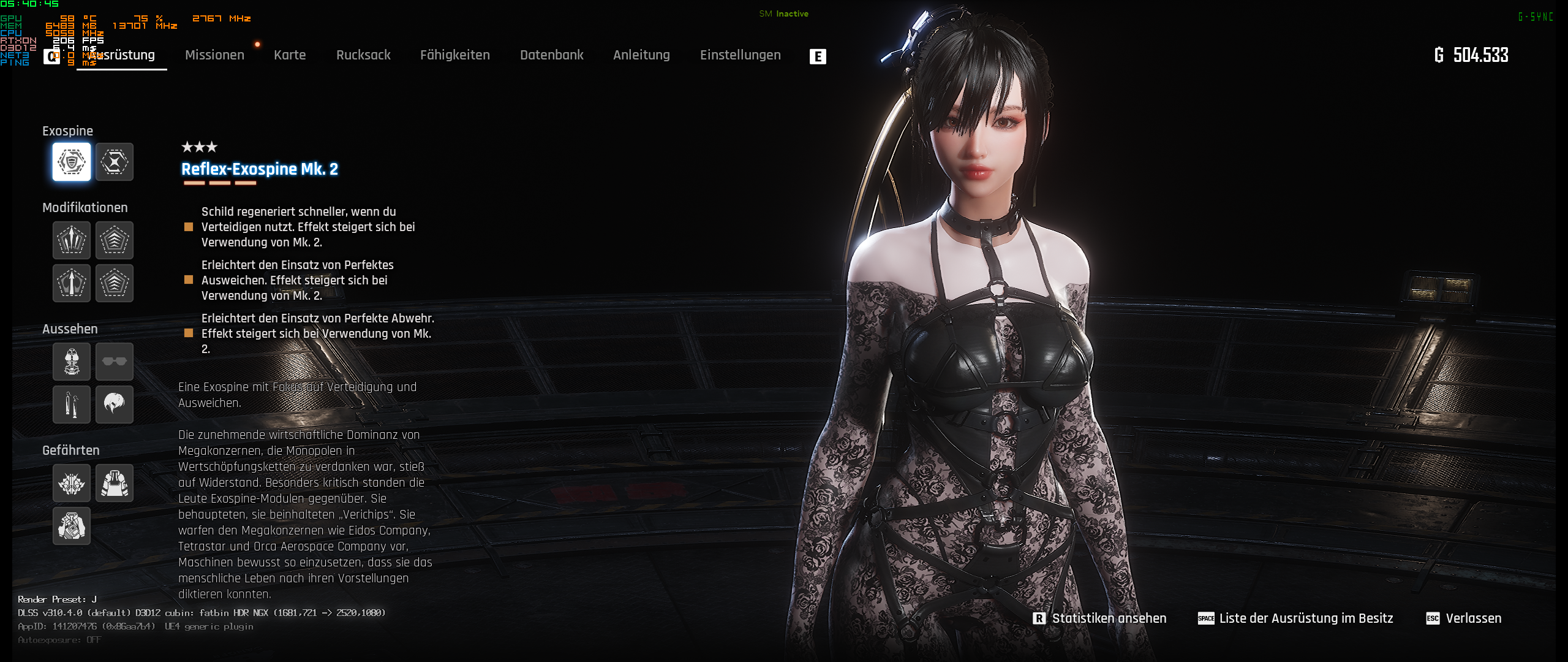The image size is (1568, 662).
Task: Leave the menu via Verlassen
Action: (1473, 618)
